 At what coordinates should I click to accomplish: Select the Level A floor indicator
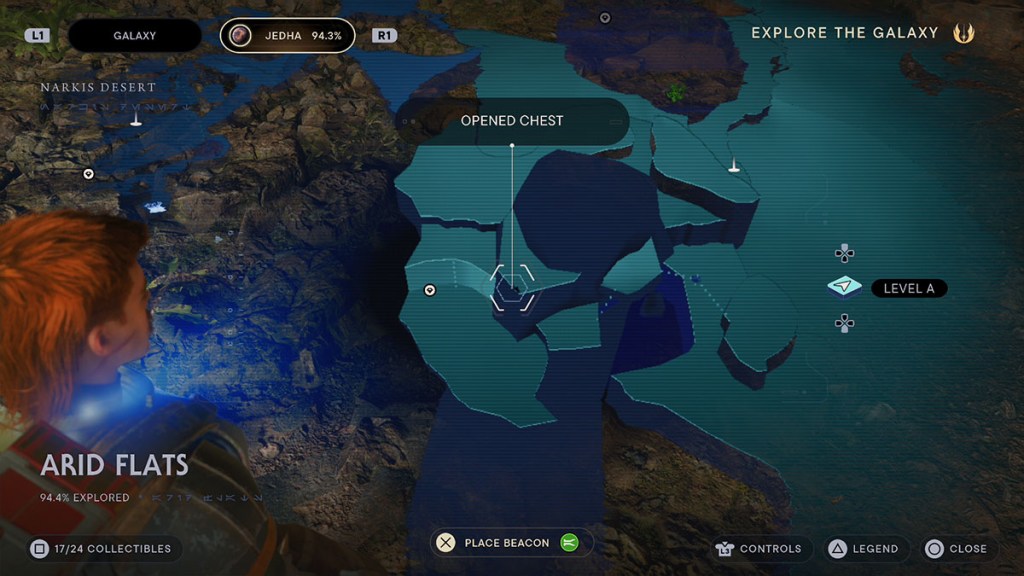[x=908, y=288]
